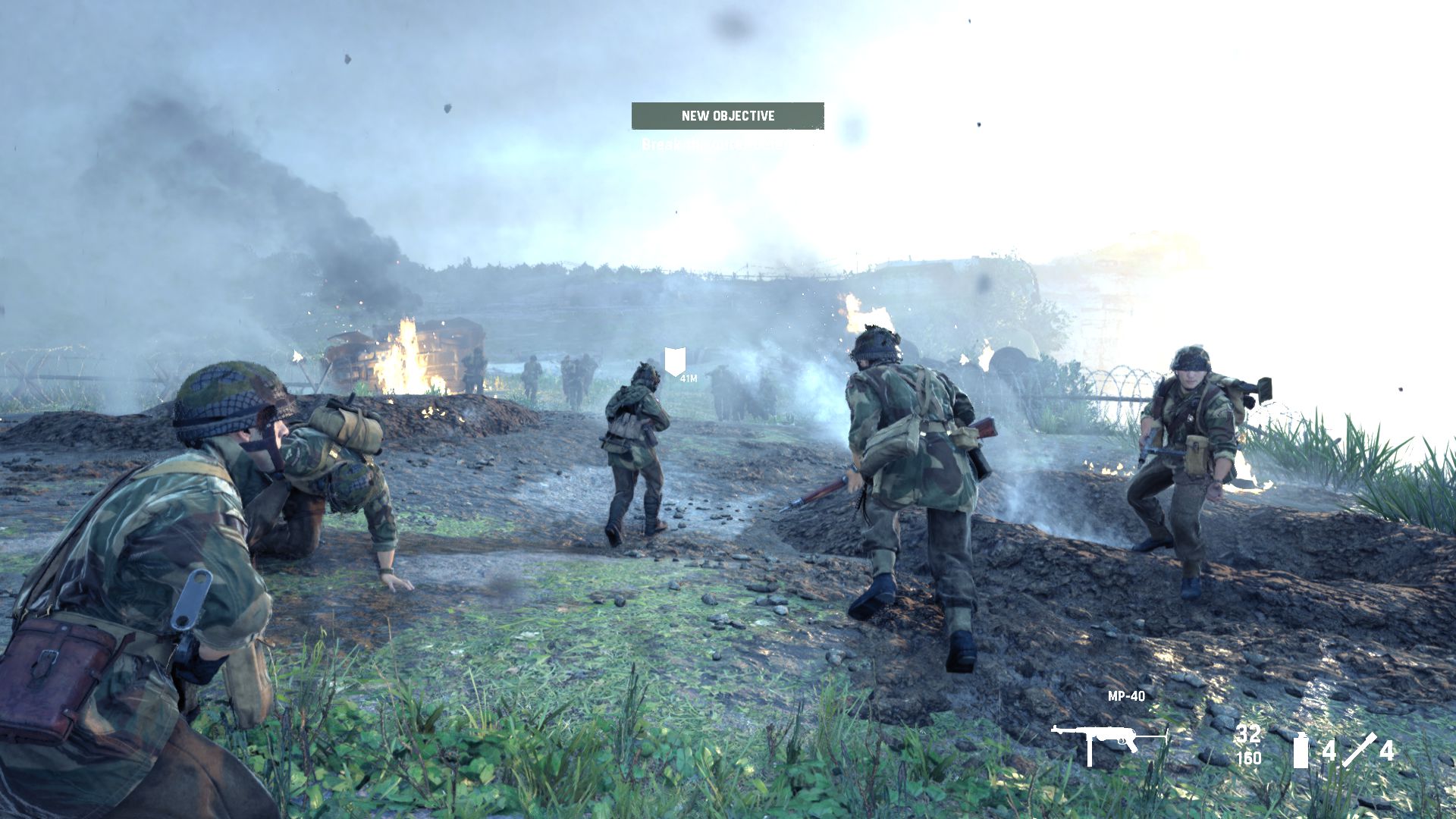The image size is (1456, 819).
Task: Click the NEW OBJECTIVE banner
Action: pos(727,116)
